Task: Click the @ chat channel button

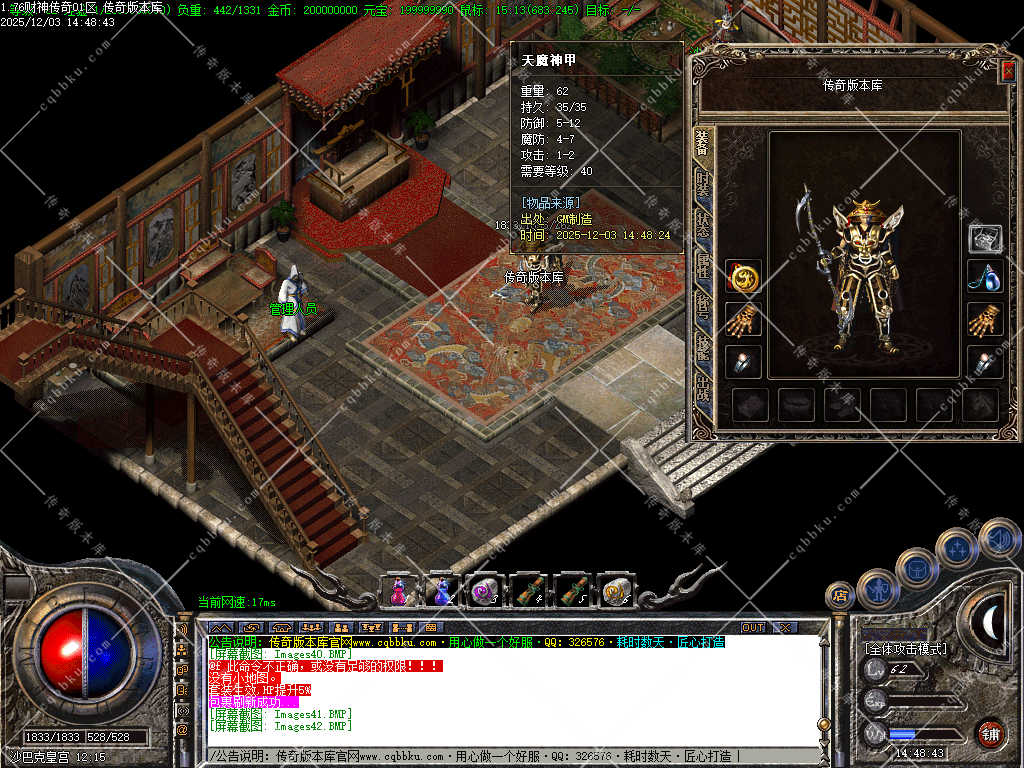Action: point(183,730)
